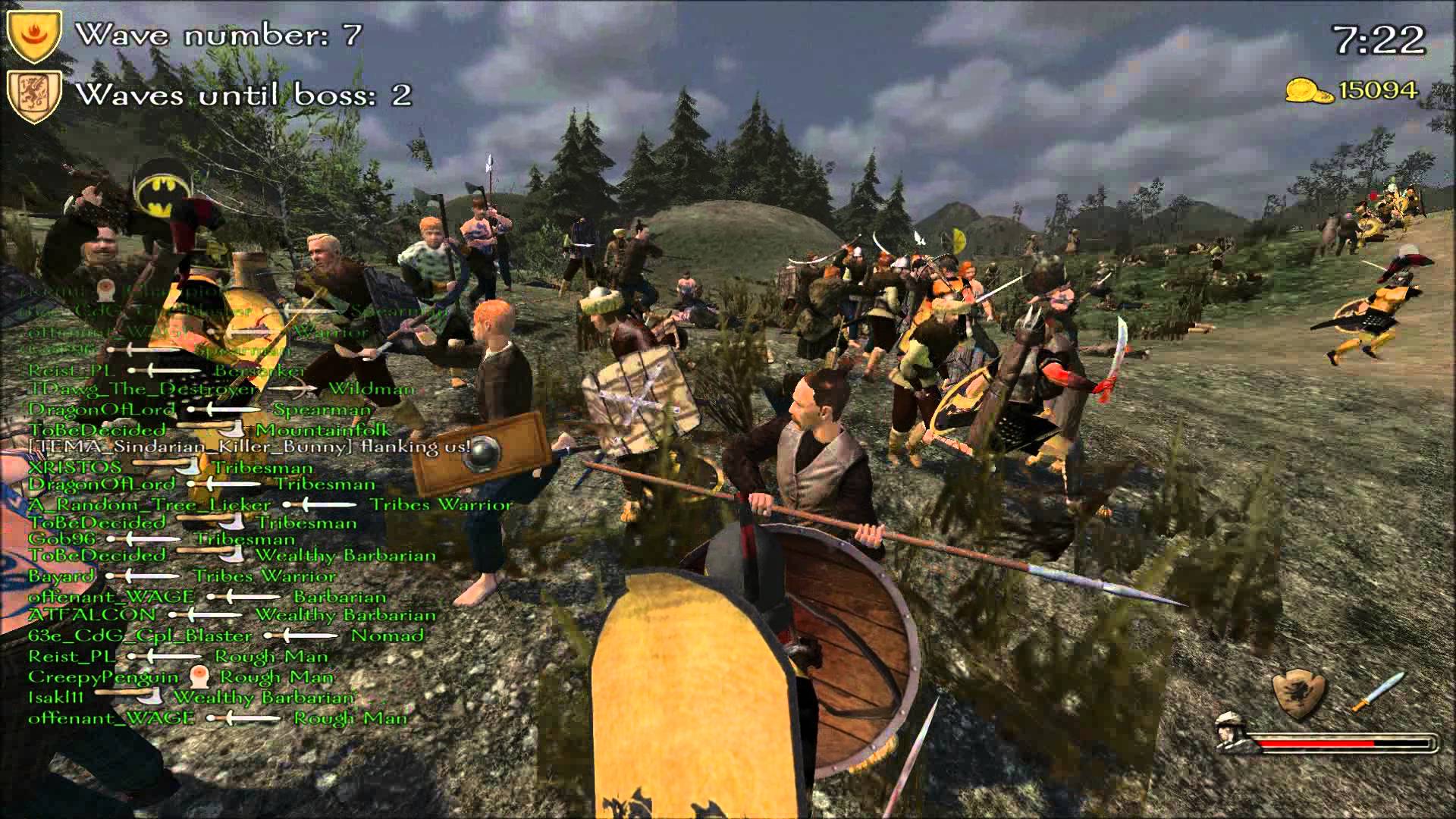Select the TDawg_The_Destroyer Wildman feed row
The width and height of the screenshot is (1456, 819).
click(x=221, y=390)
